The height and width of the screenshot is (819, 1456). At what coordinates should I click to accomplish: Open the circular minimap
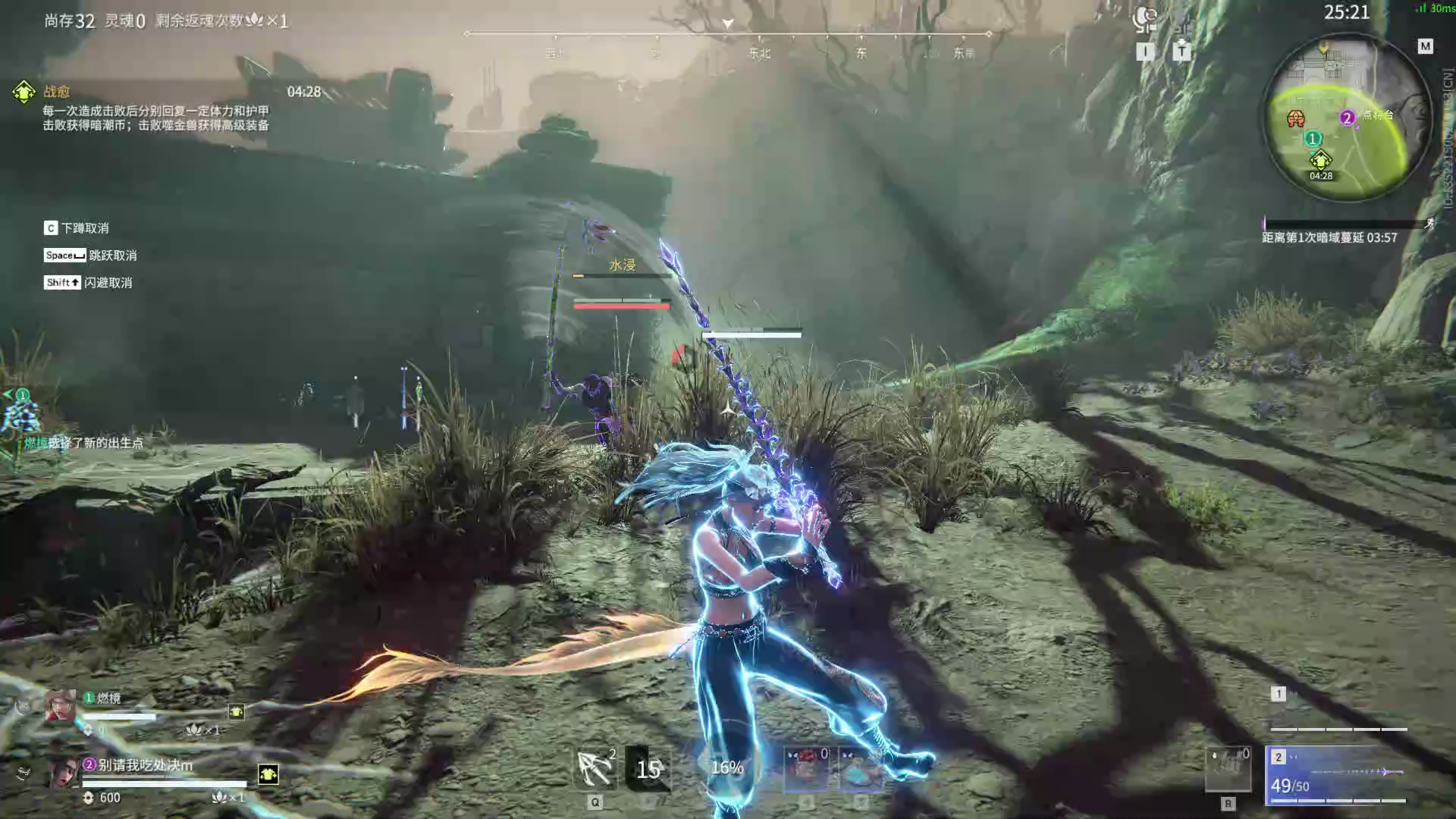1339,118
